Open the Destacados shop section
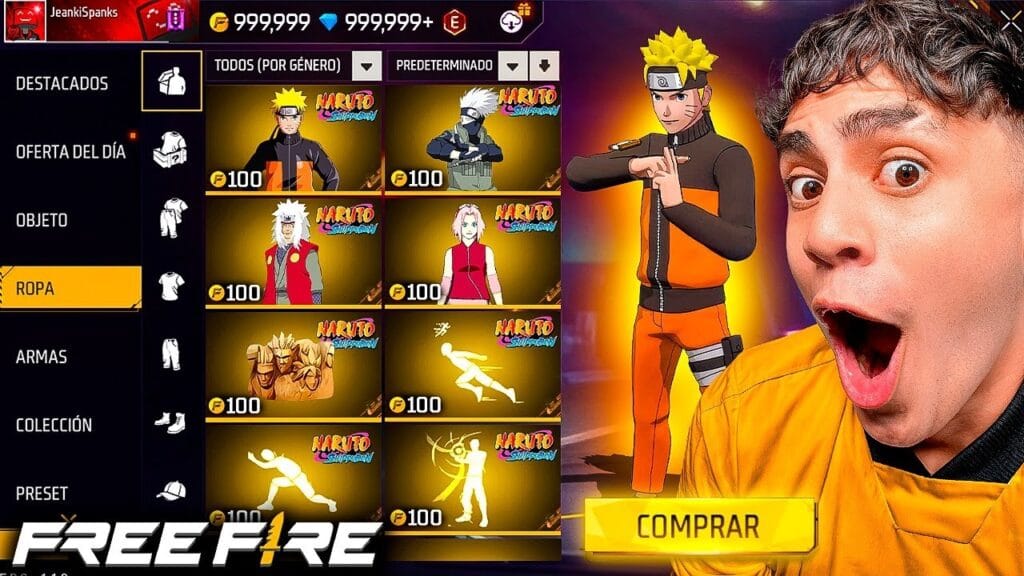The width and height of the screenshot is (1024, 576). [x=62, y=84]
